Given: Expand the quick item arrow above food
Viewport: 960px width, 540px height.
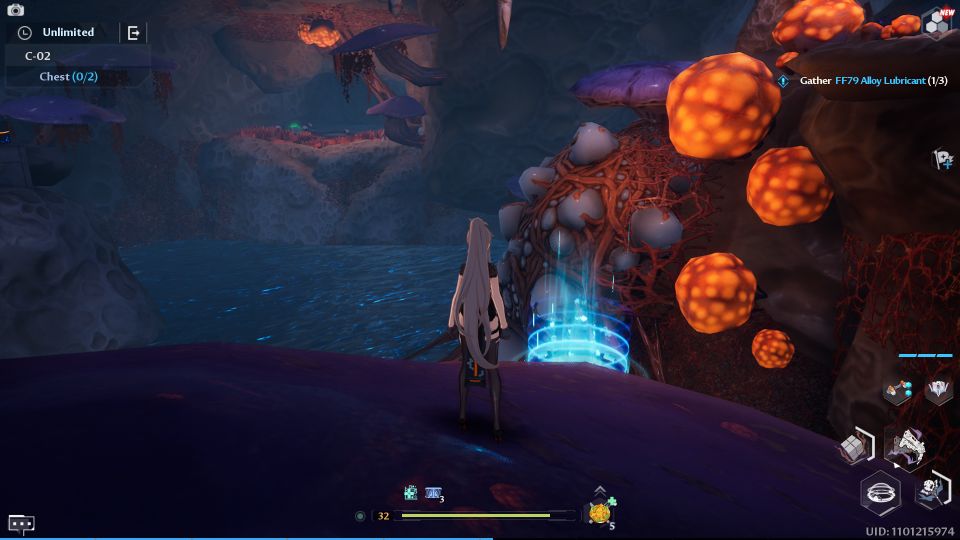Looking at the screenshot, I should [x=599, y=490].
